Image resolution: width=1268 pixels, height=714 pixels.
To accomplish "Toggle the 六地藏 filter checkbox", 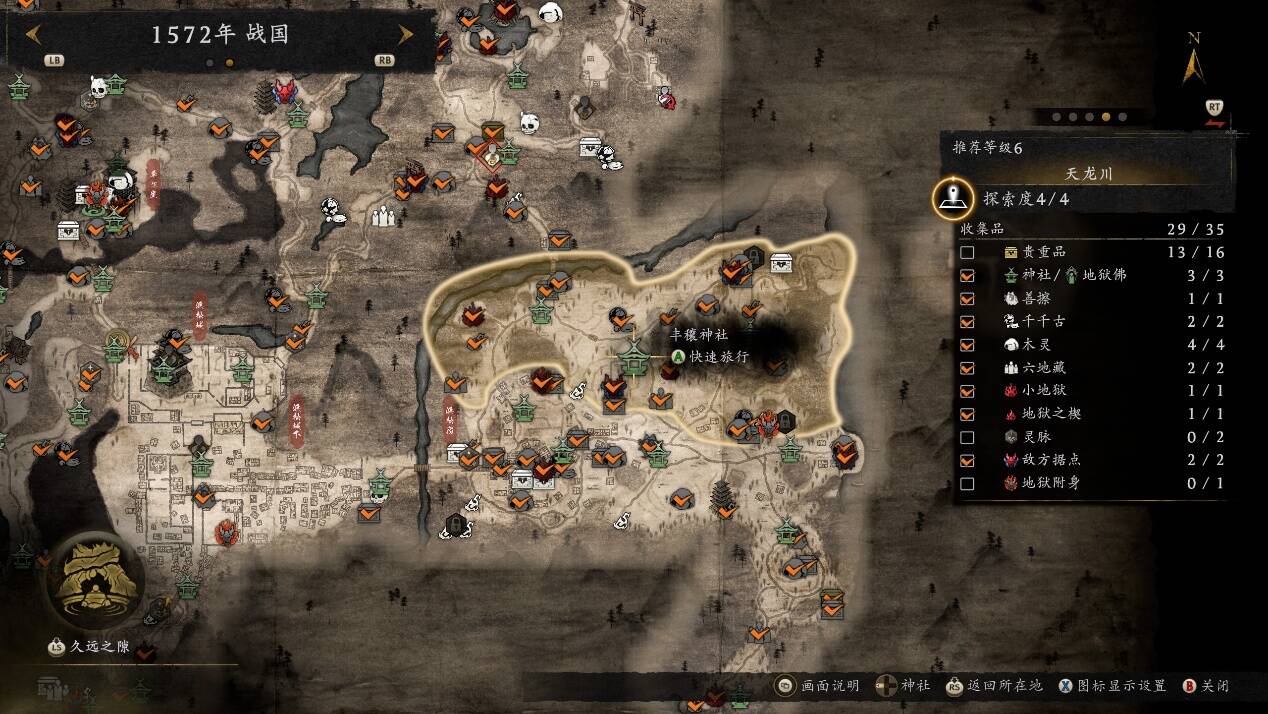I will (967, 367).
